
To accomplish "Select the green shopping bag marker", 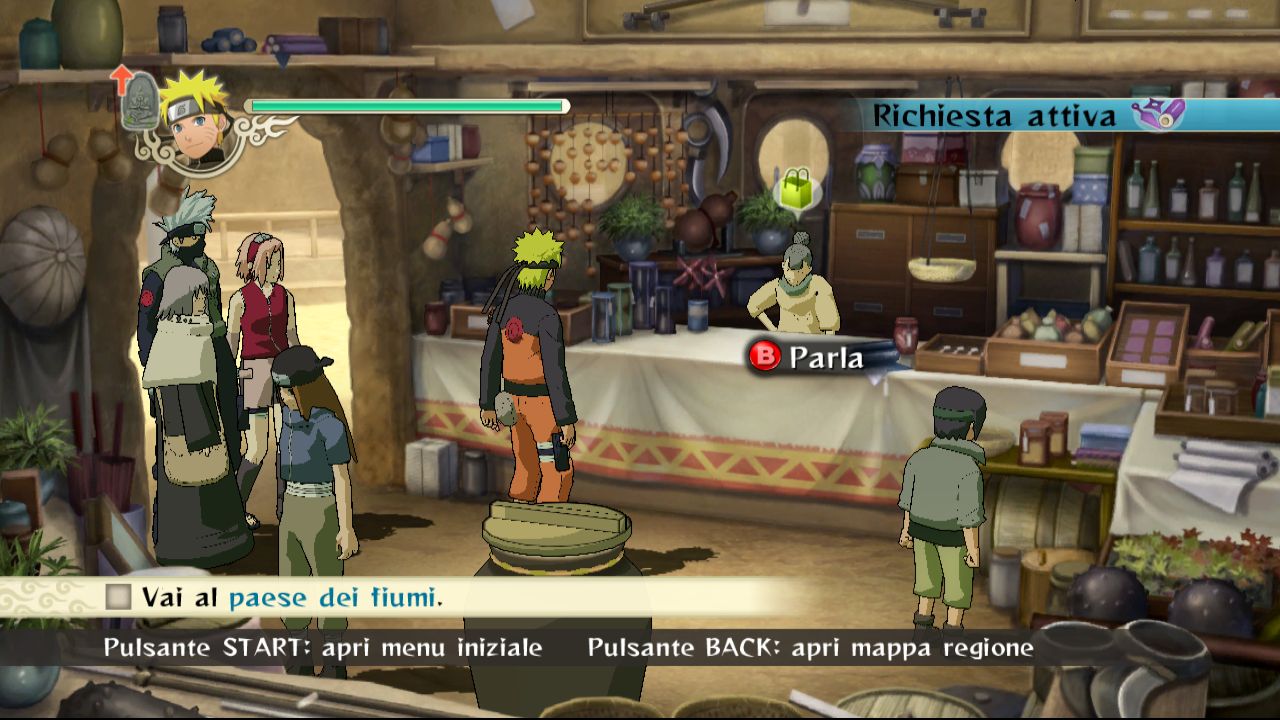I will coord(798,191).
